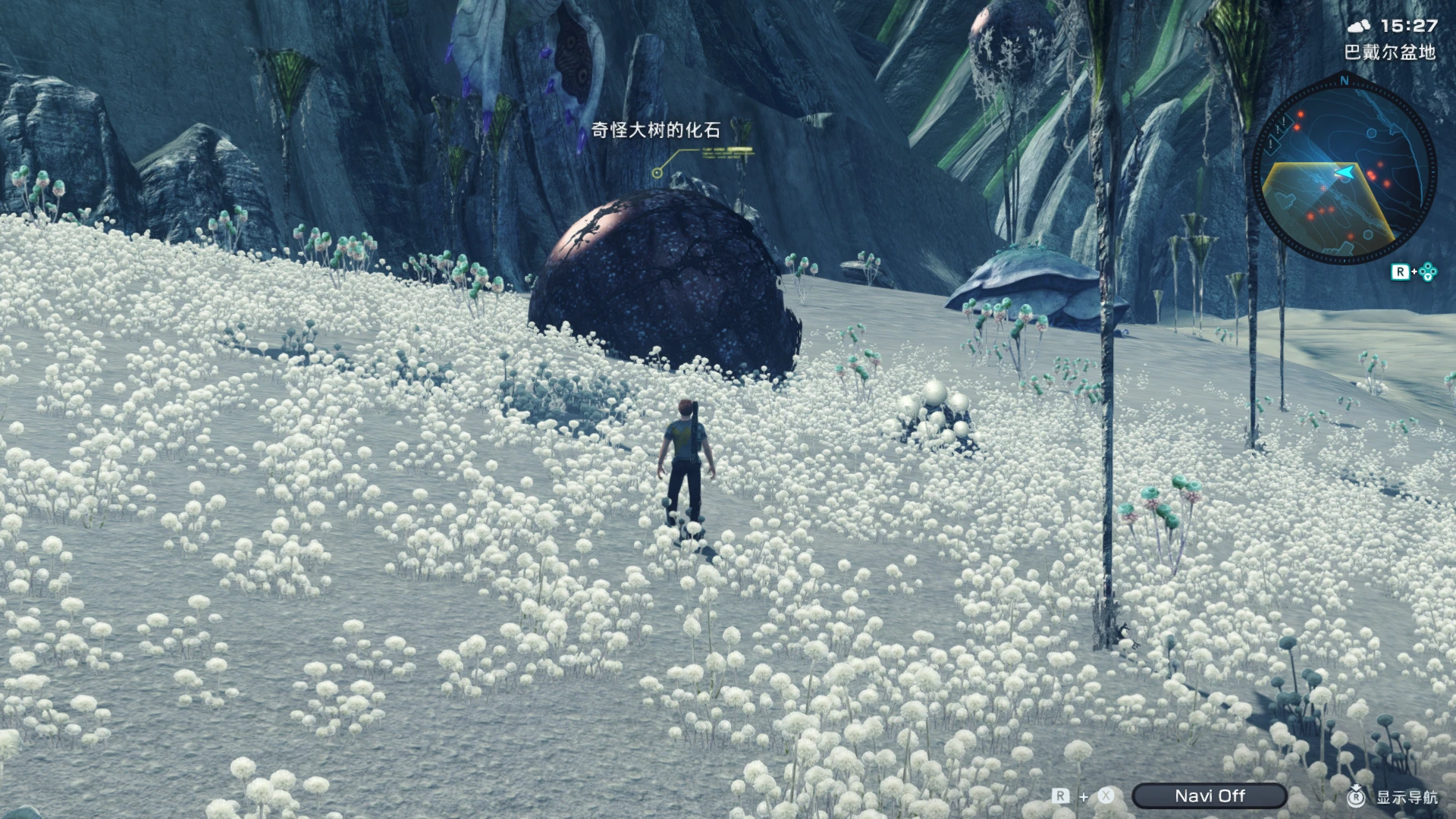Click the cyan player arrow on minimap

click(1345, 174)
